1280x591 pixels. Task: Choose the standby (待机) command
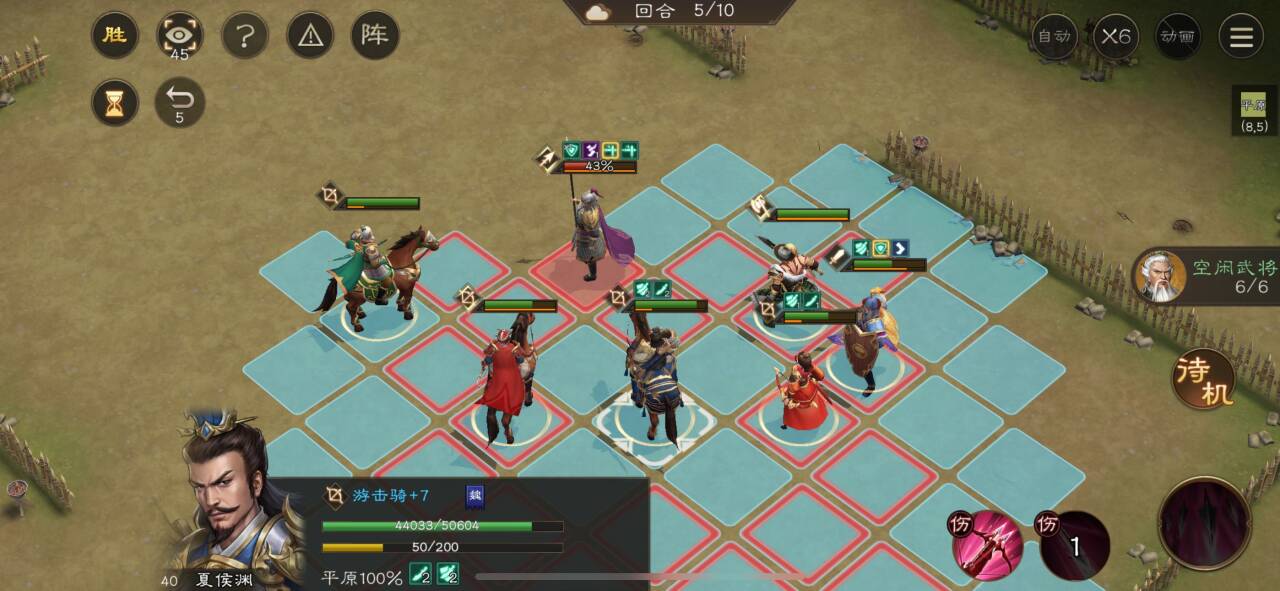[1203, 378]
